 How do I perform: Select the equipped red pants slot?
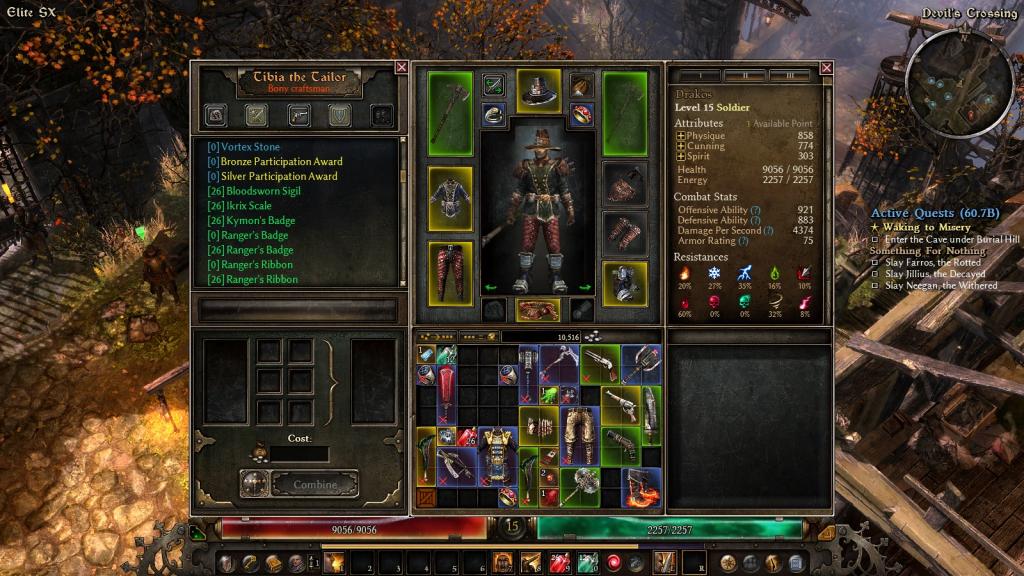click(x=450, y=270)
